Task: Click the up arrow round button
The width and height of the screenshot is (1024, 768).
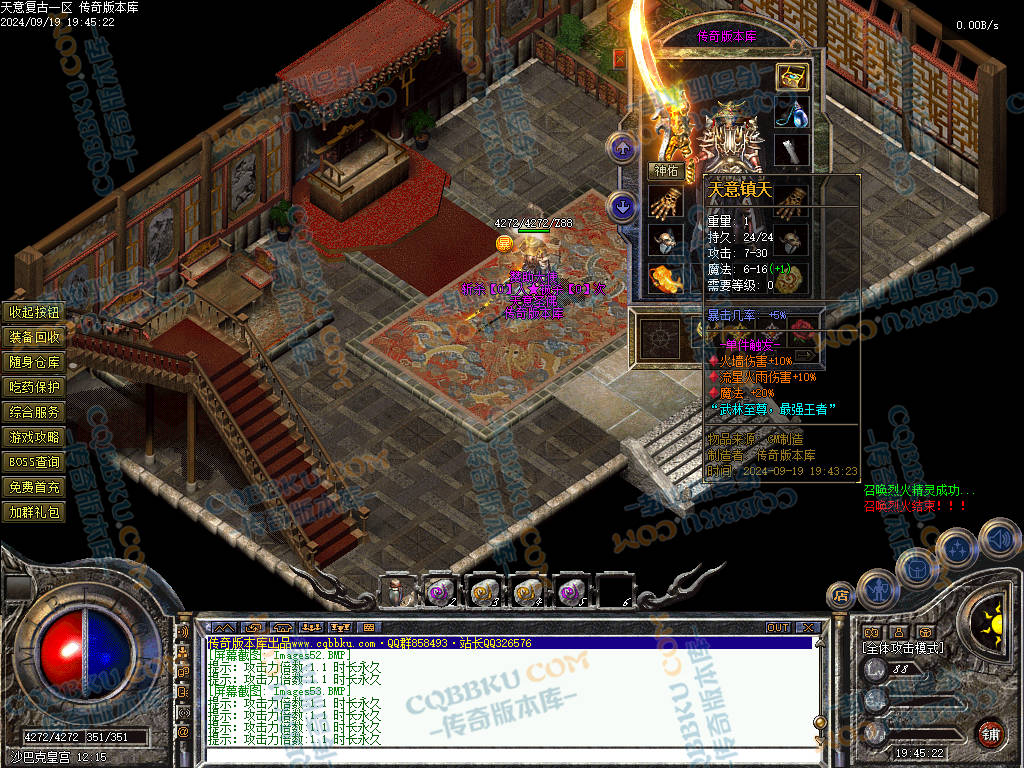Action: (623, 149)
